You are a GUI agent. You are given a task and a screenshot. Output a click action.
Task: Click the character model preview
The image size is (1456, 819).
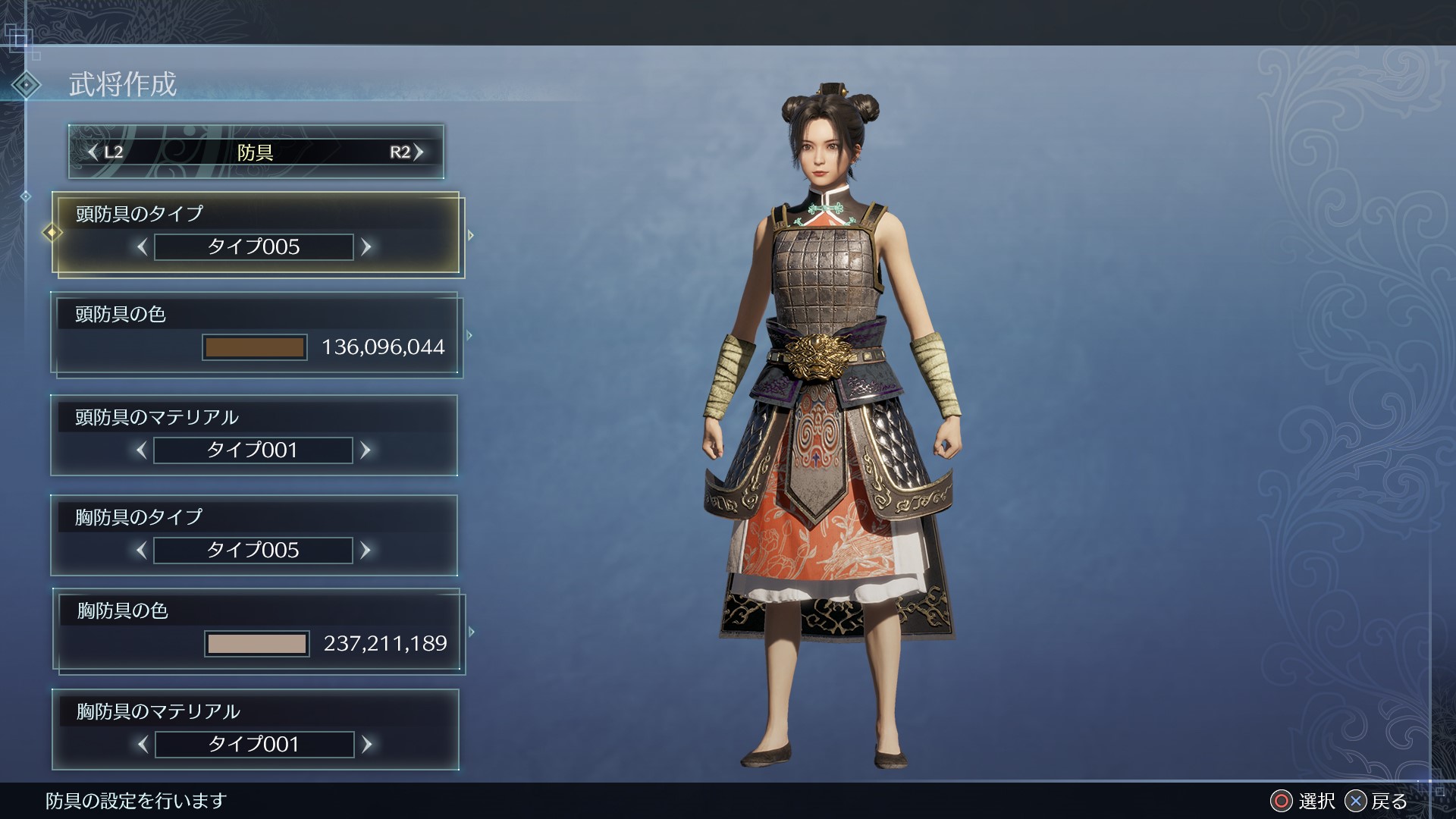(x=827, y=417)
